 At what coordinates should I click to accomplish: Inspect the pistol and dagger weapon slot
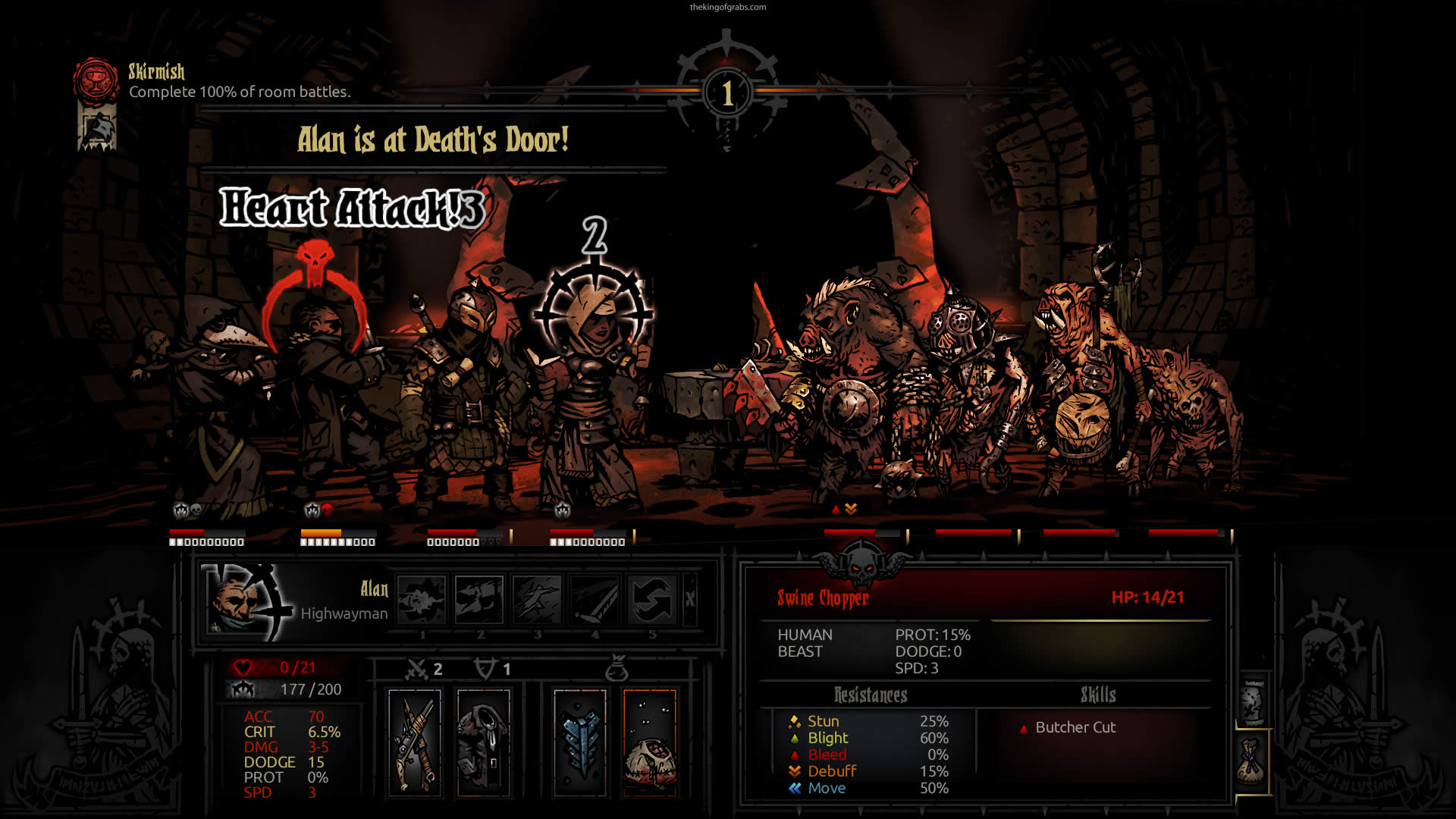(x=414, y=743)
